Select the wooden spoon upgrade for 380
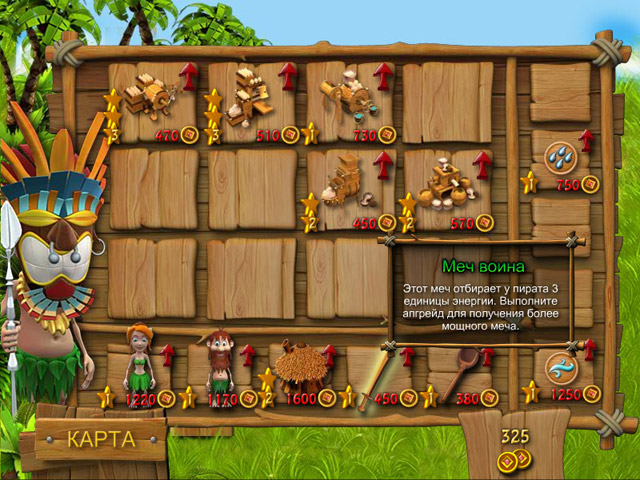Image resolution: width=640 pixels, height=480 pixels. pyautogui.click(x=458, y=368)
